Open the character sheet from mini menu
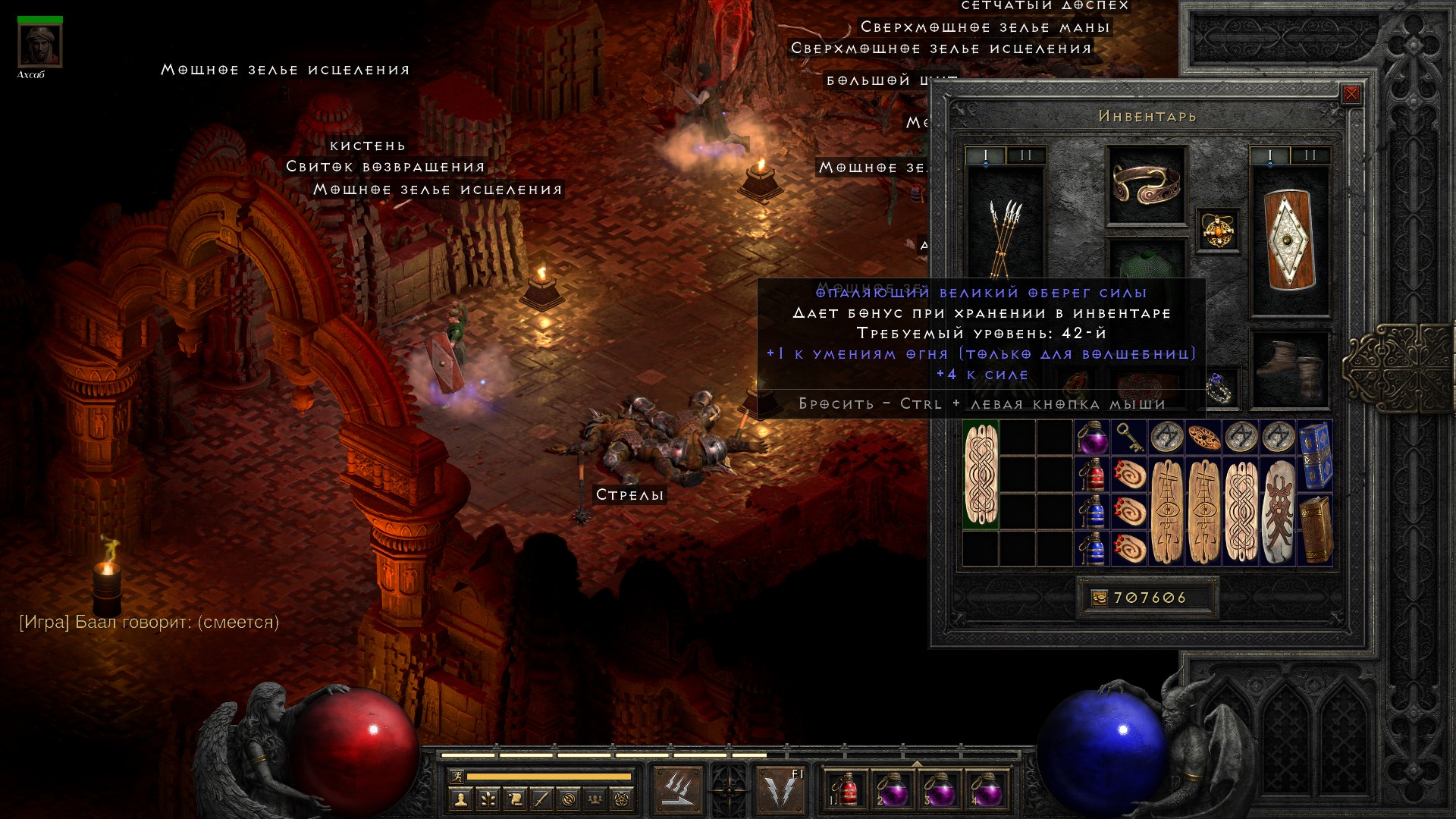1456x819 pixels. pos(460,799)
